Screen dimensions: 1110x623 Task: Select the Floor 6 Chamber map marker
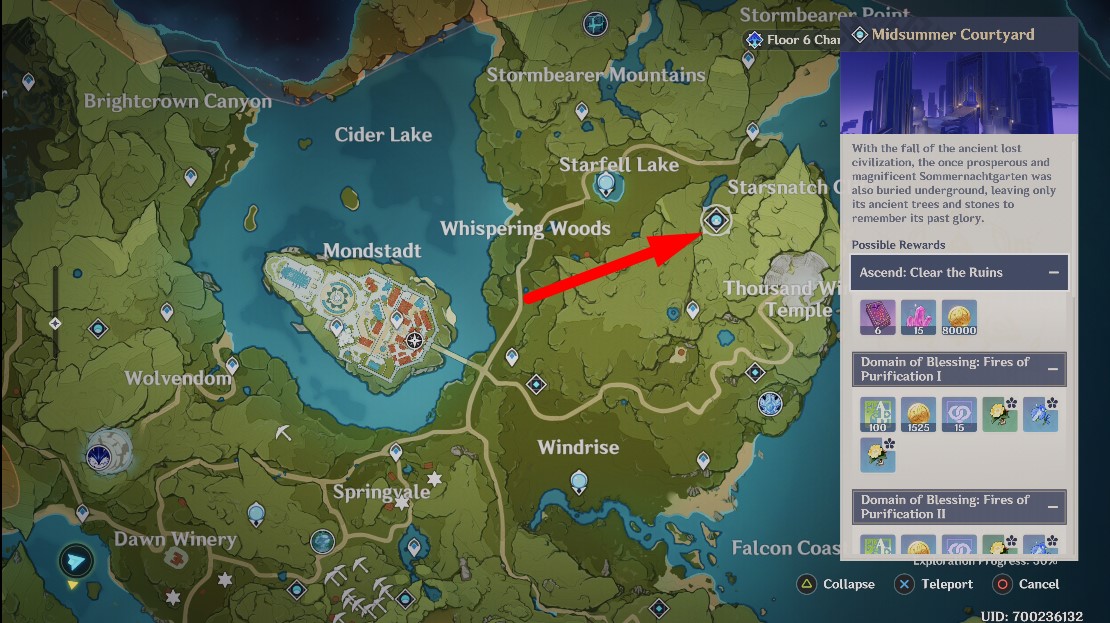(754, 40)
